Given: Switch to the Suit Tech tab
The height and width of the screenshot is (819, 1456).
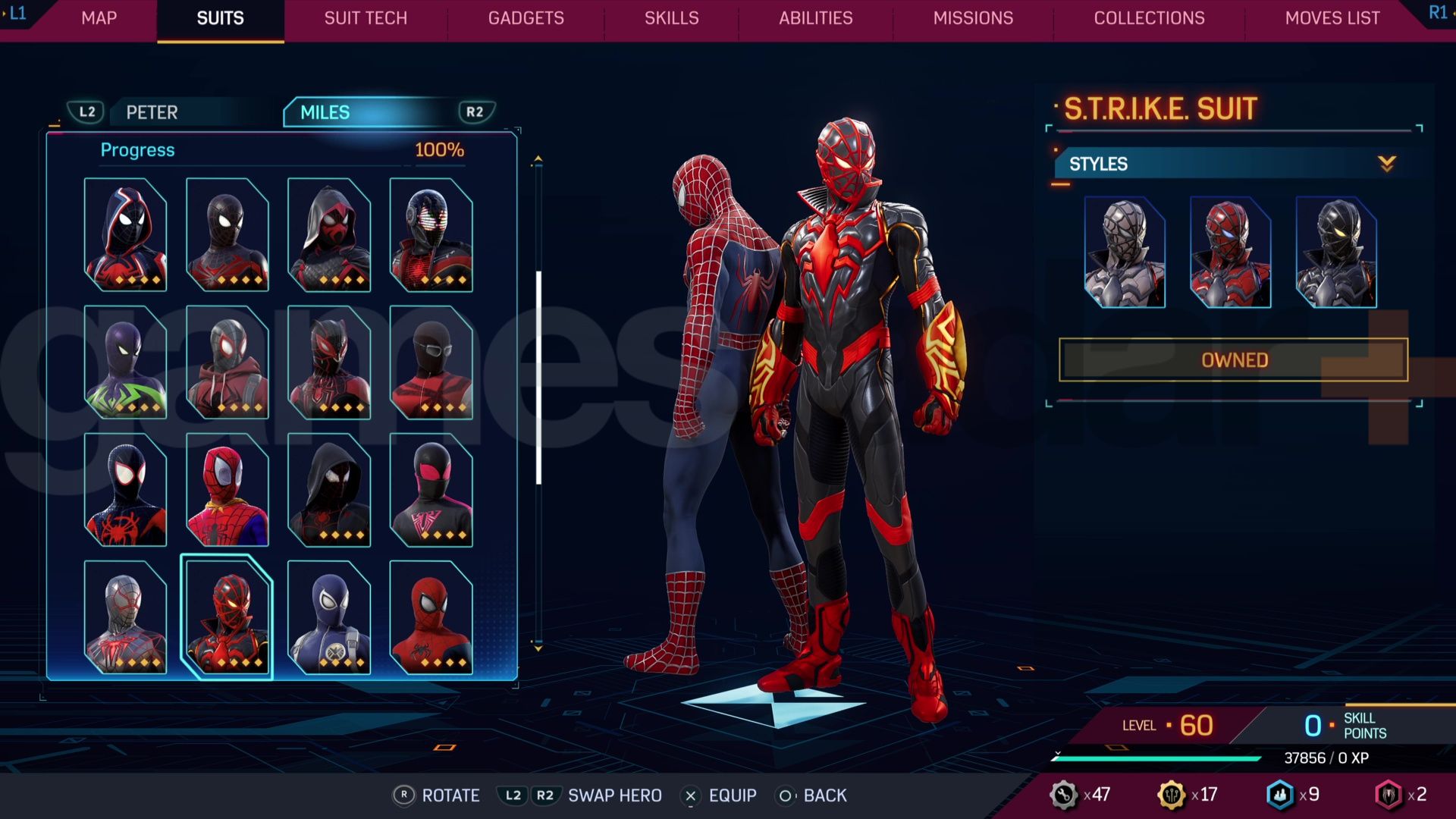Looking at the screenshot, I should [x=366, y=18].
